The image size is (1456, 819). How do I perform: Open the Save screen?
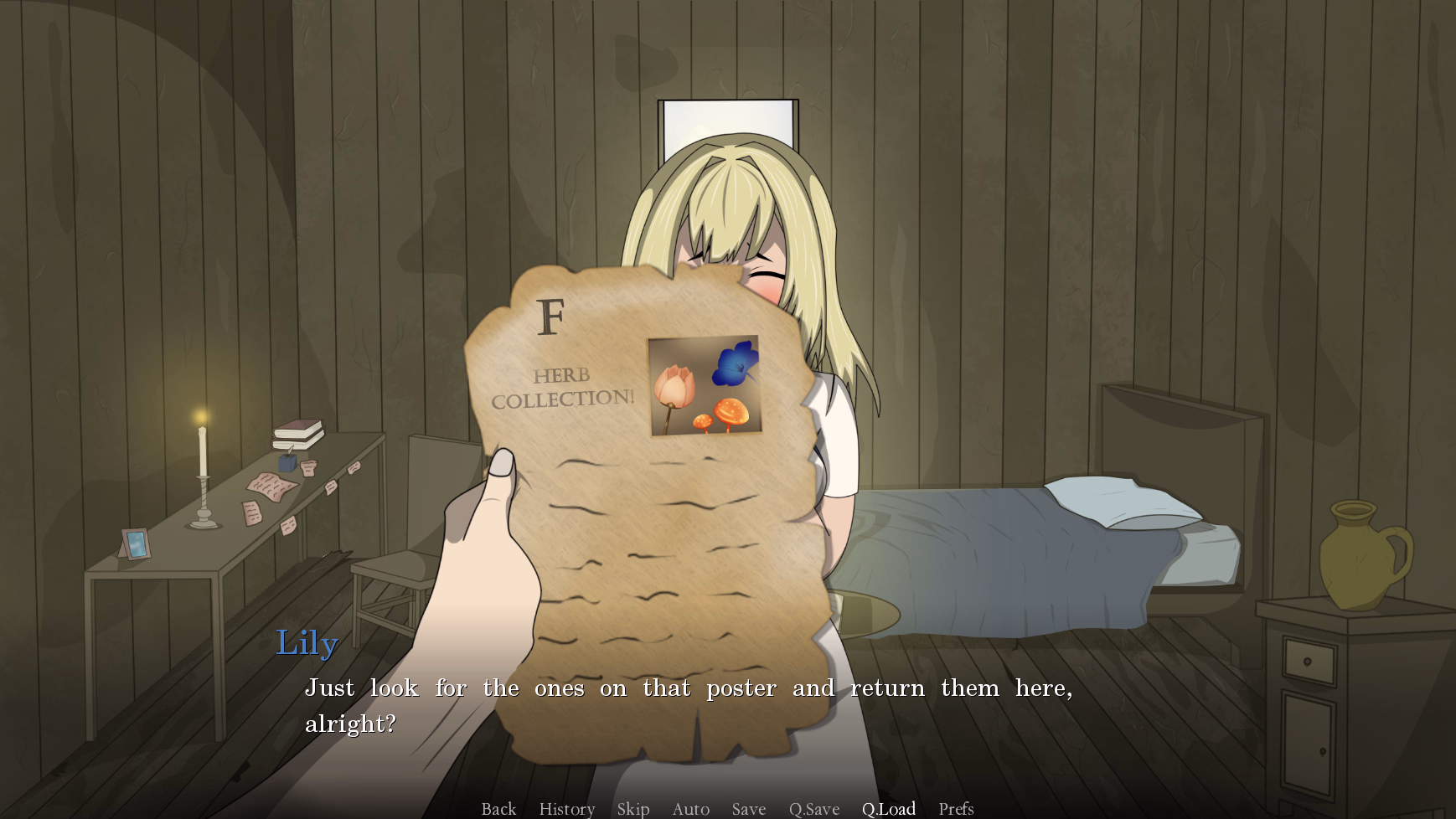[x=748, y=807]
